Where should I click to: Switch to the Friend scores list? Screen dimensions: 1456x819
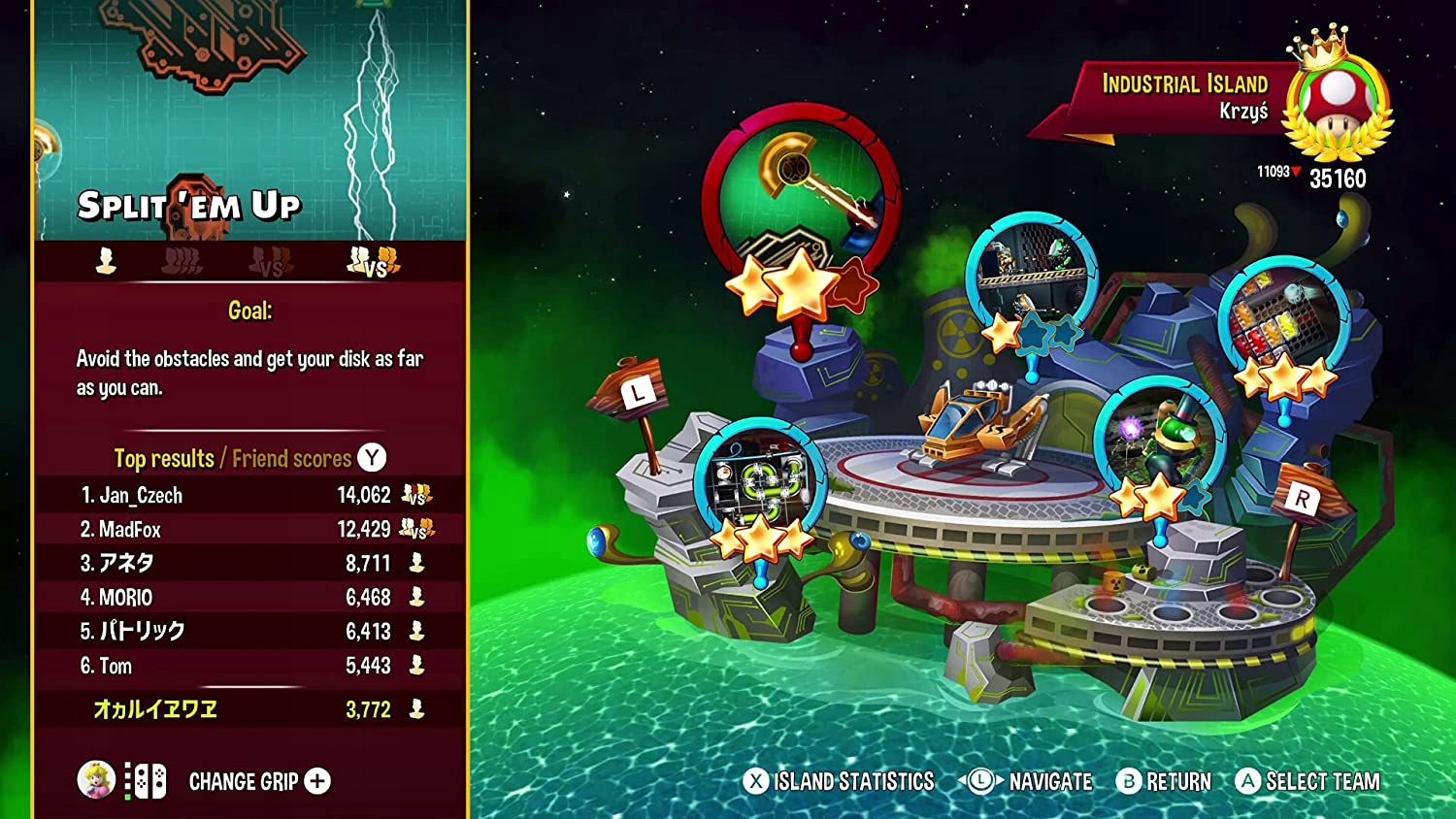291,458
